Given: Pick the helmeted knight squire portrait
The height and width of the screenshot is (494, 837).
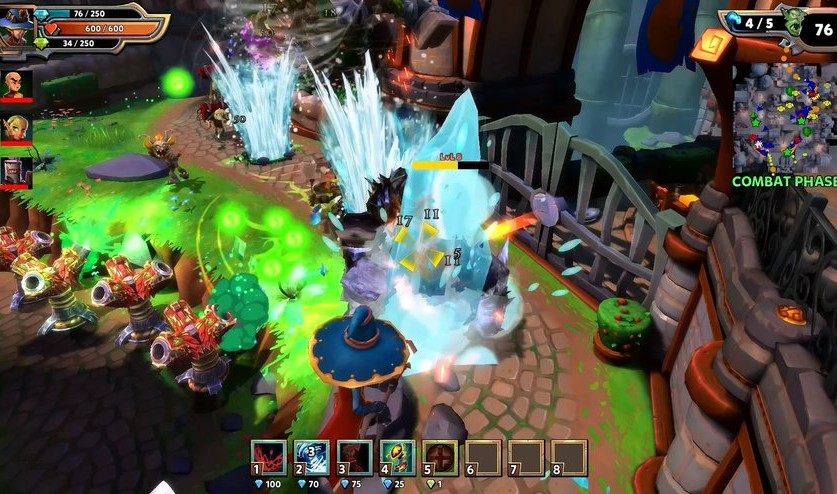Looking at the screenshot, I should [17, 171].
